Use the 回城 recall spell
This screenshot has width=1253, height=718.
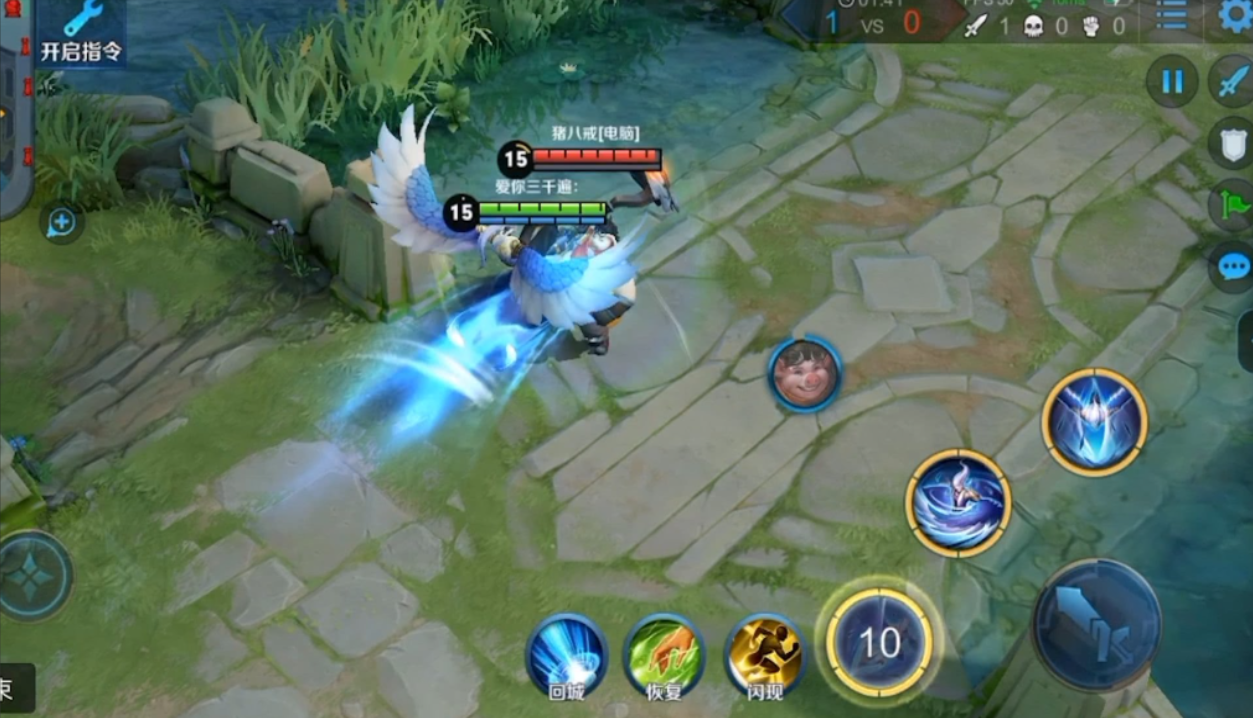(x=566, y=654)
